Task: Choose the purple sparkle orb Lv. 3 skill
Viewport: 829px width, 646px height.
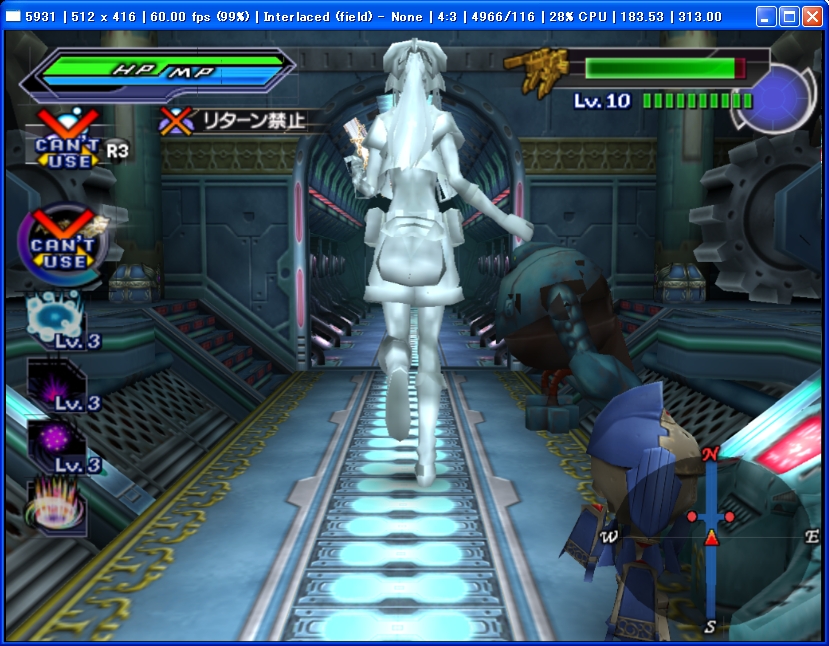Action: [55, 446]
